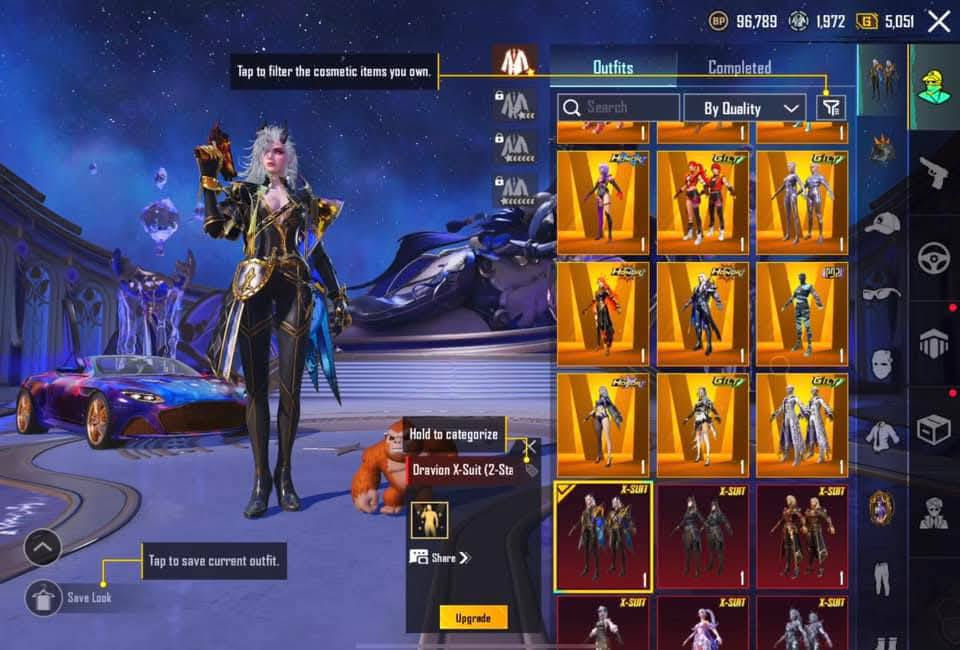The width and height of the screenshot is (960, 650).
Task: Open the firearm skins category with the pistol icon
Action: [934, 171]
